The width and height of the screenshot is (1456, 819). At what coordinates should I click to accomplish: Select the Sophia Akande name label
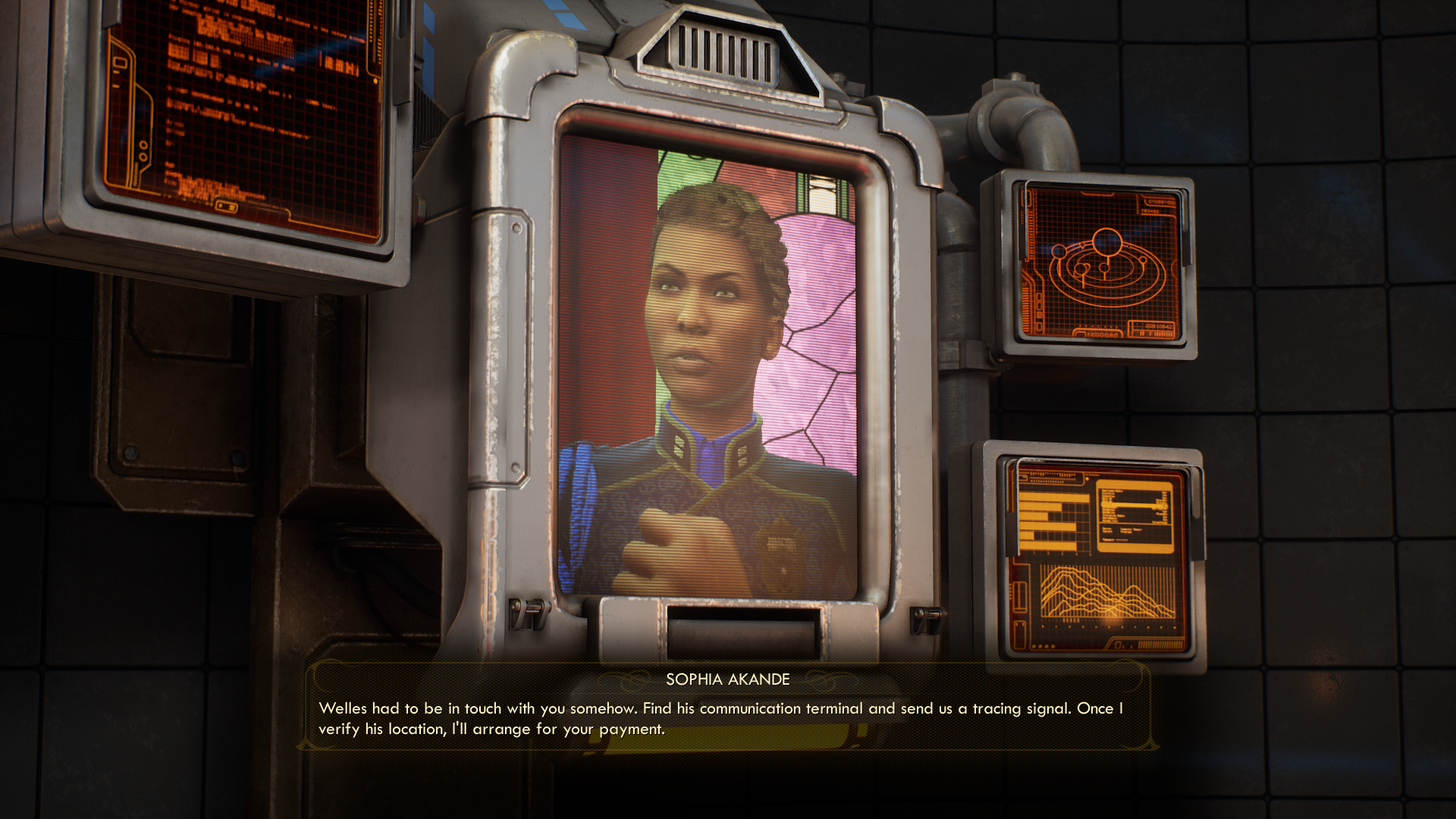pos(727,680)
